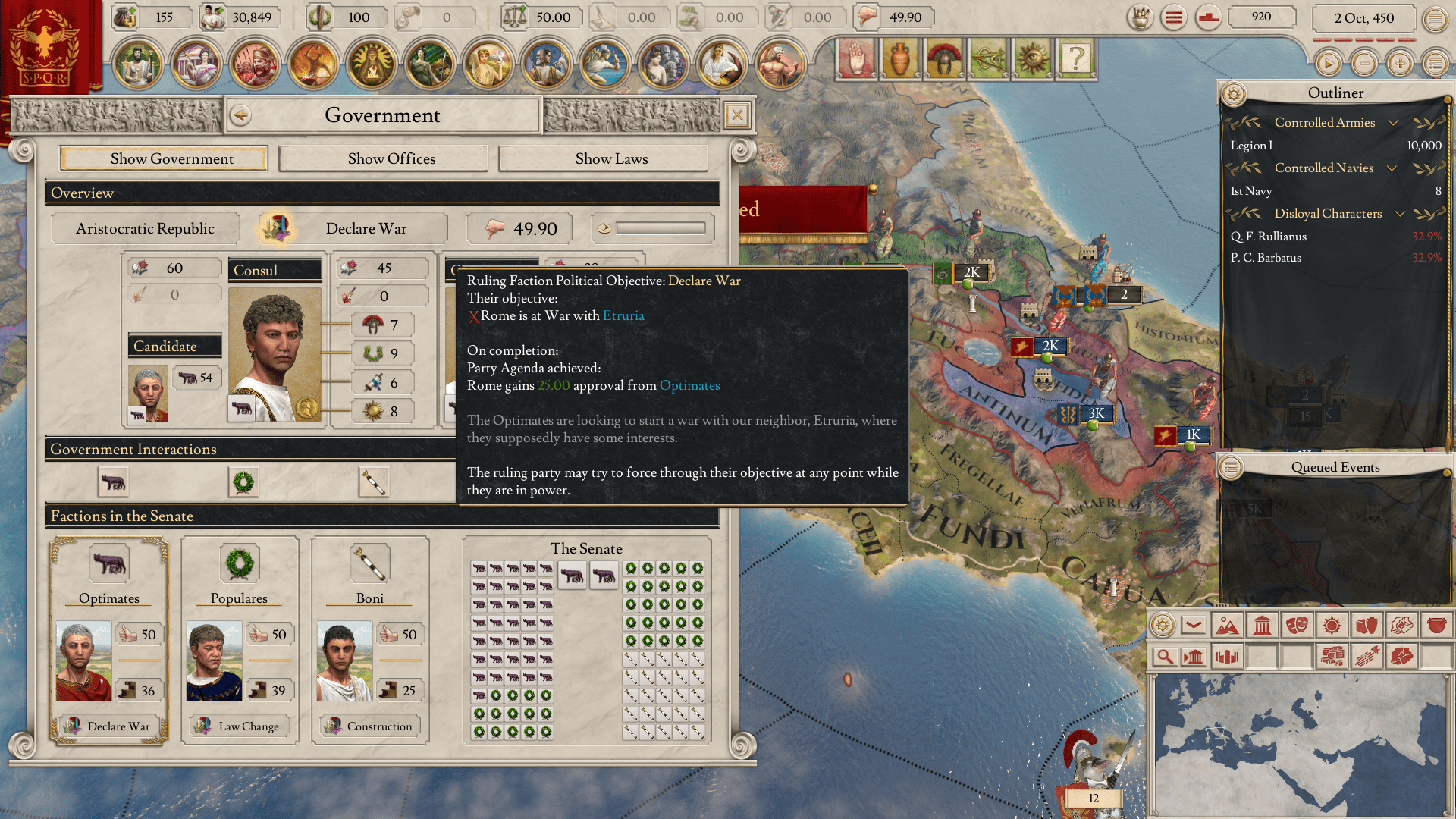Select the Optimates faction Declare War agenda
Screen dimensions: 1456x819
tap(109, 726)
